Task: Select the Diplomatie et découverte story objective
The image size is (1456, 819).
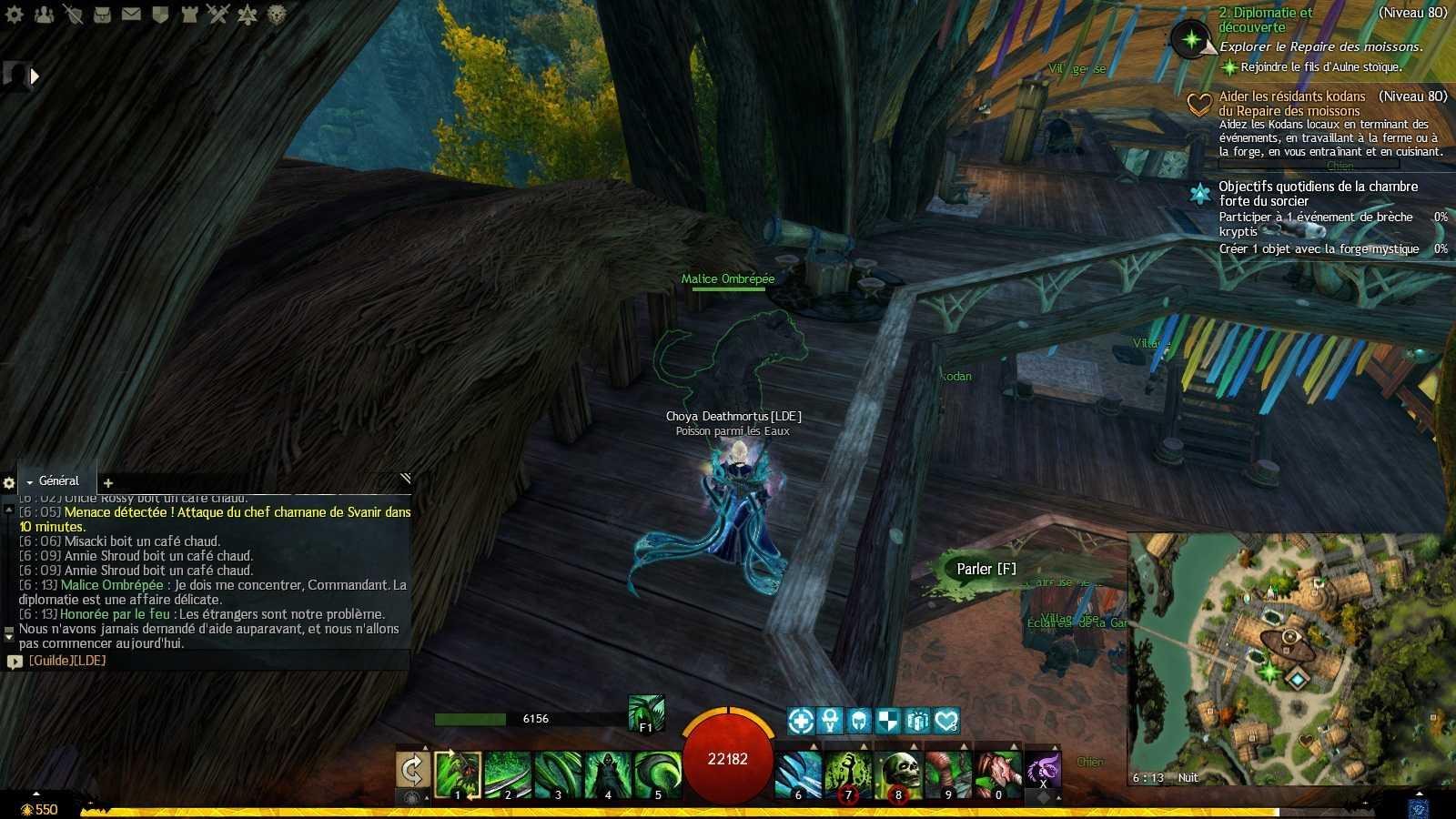Action: pyautogui.click(x=1265, y=20)
